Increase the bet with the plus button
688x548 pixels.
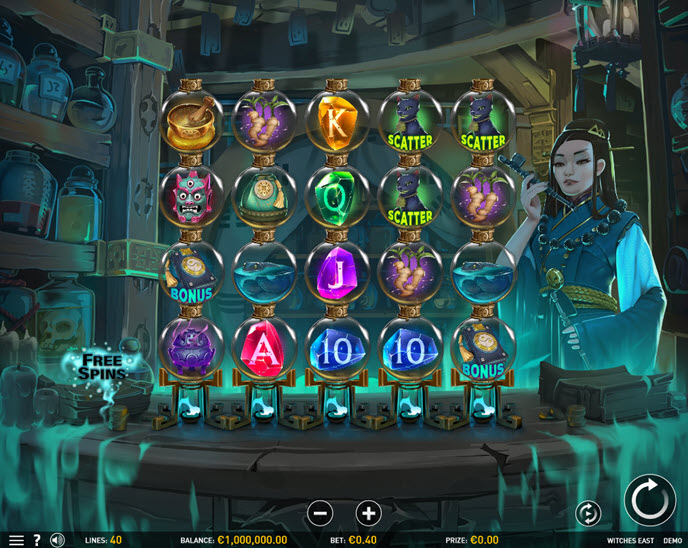tap(368, 513)
